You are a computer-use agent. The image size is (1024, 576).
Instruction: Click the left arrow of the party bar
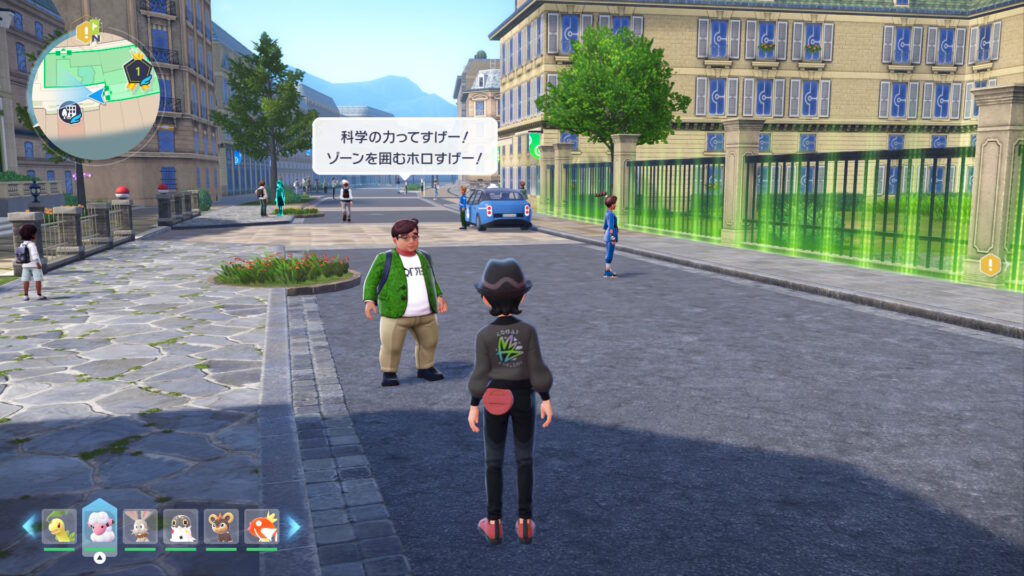pos(29,526)
